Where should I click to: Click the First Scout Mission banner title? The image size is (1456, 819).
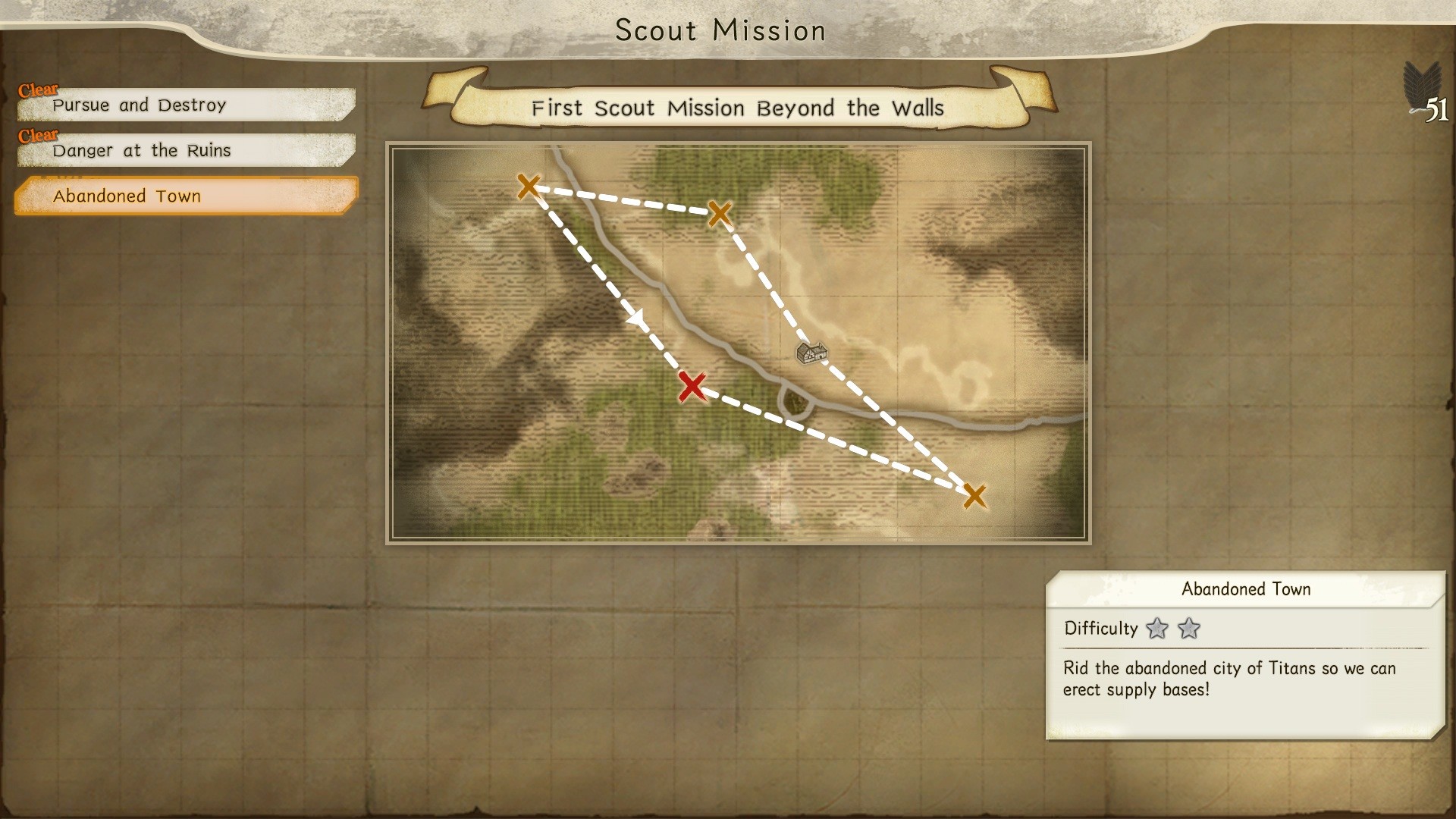[x=737, y=108]
